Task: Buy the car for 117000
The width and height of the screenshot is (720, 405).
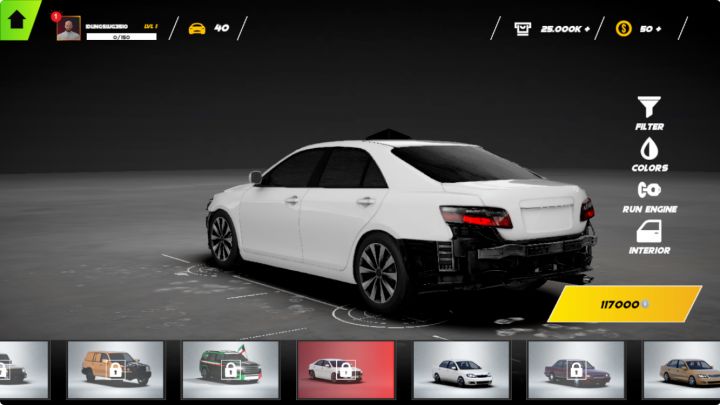Action: 625,304
